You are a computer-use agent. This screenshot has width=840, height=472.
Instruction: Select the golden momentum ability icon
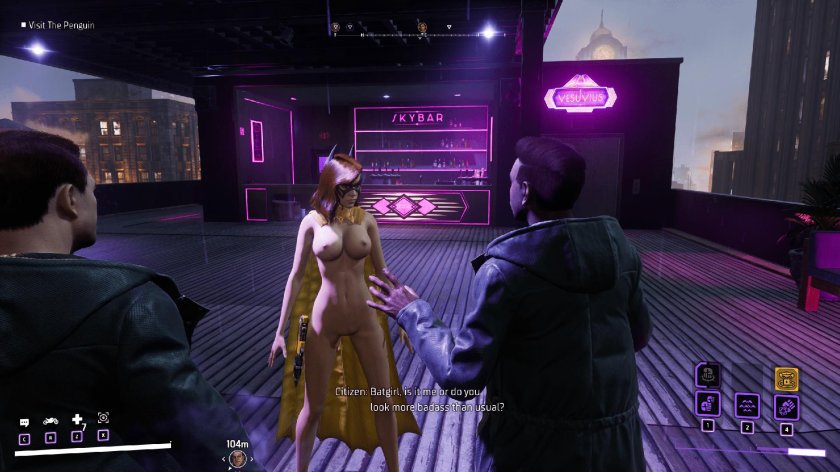[x=786, y=378]
